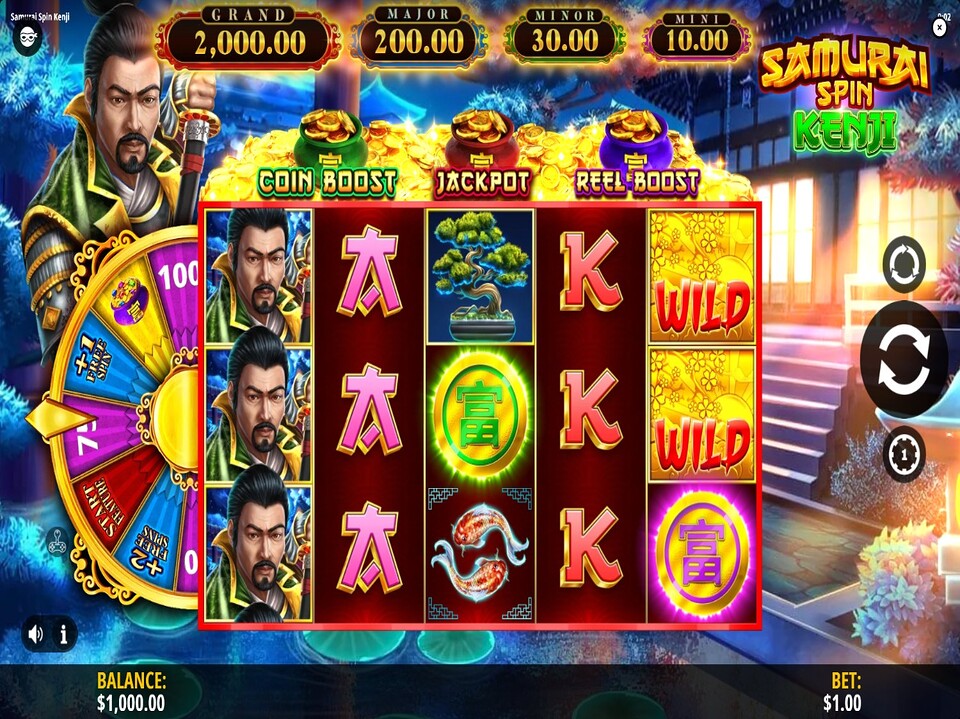
Task: Open bet settings via the chip icon
Action: [x=904, y=454]
